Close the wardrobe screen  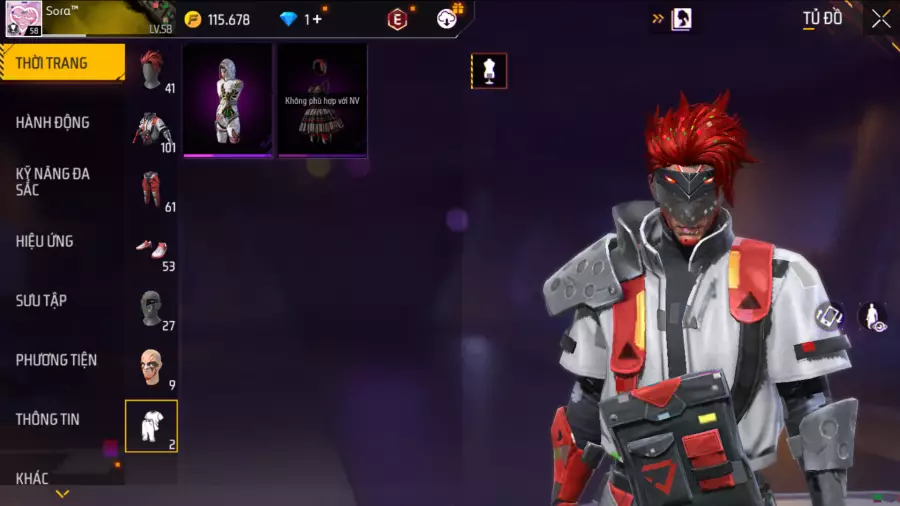(x=880, y=19)
